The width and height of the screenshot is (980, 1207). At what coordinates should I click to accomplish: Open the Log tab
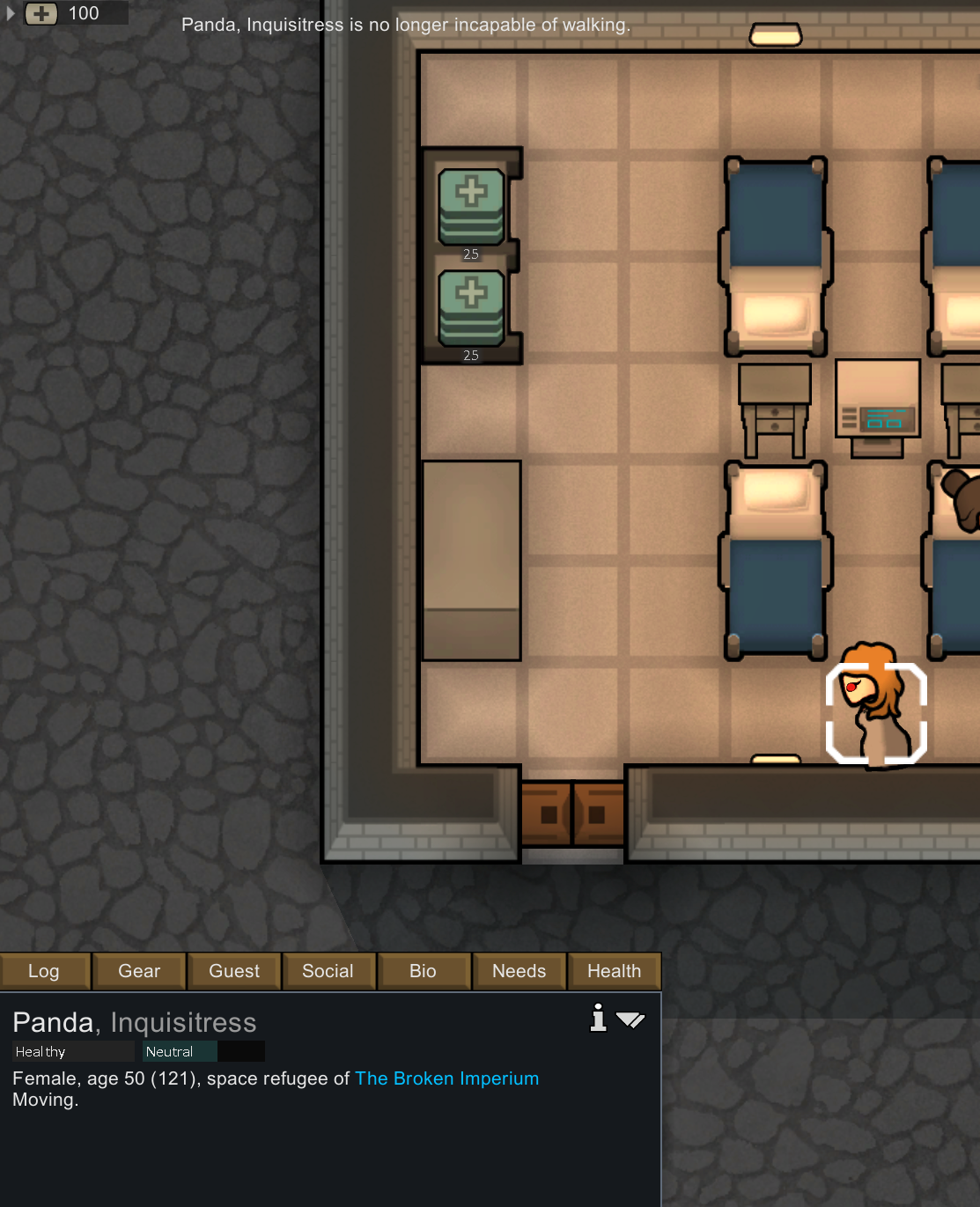[x=44, y=971]
